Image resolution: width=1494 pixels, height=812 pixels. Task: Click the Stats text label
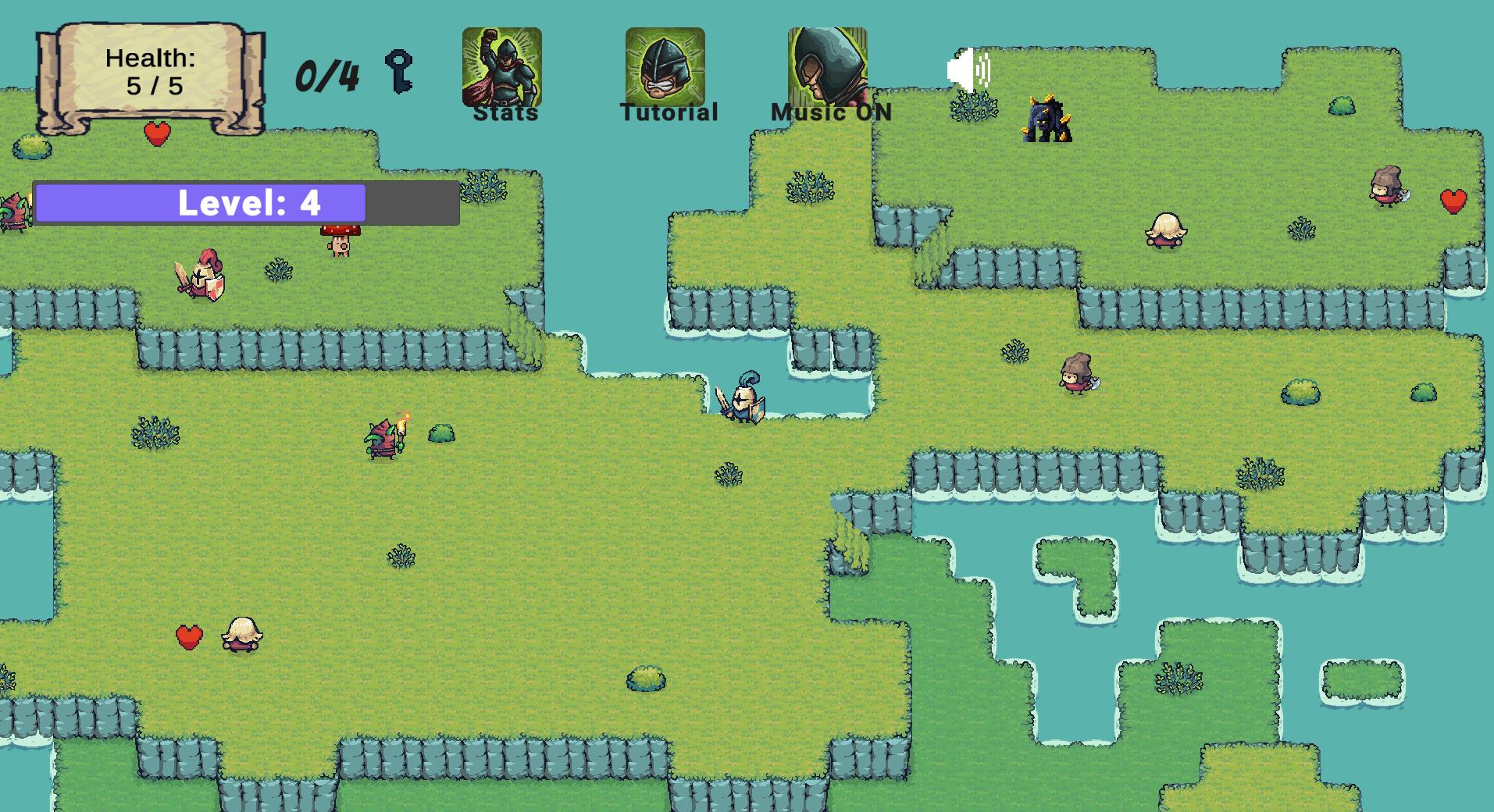[x=505, y=112]
